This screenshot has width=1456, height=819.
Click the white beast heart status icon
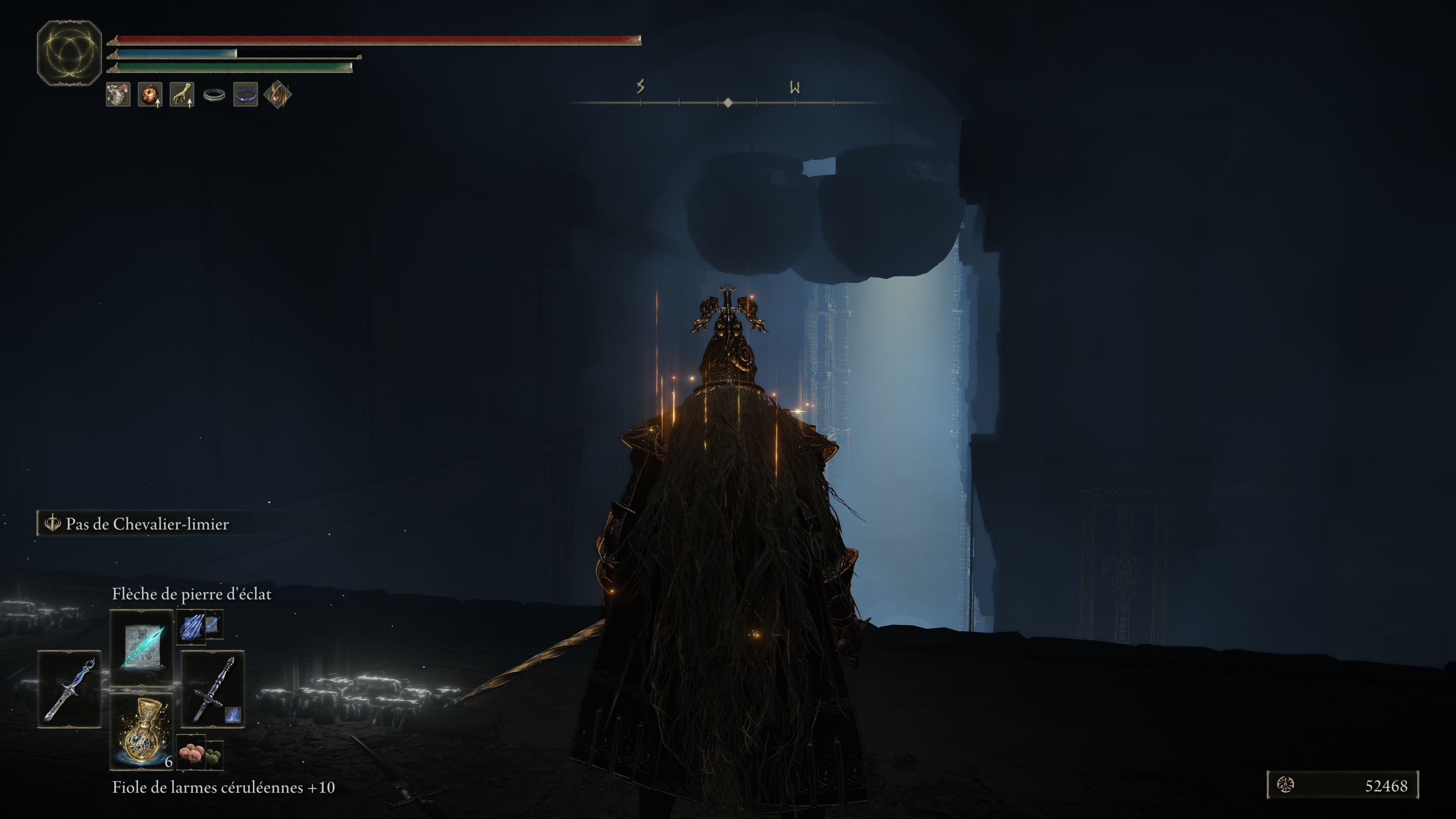click(118, 94)
